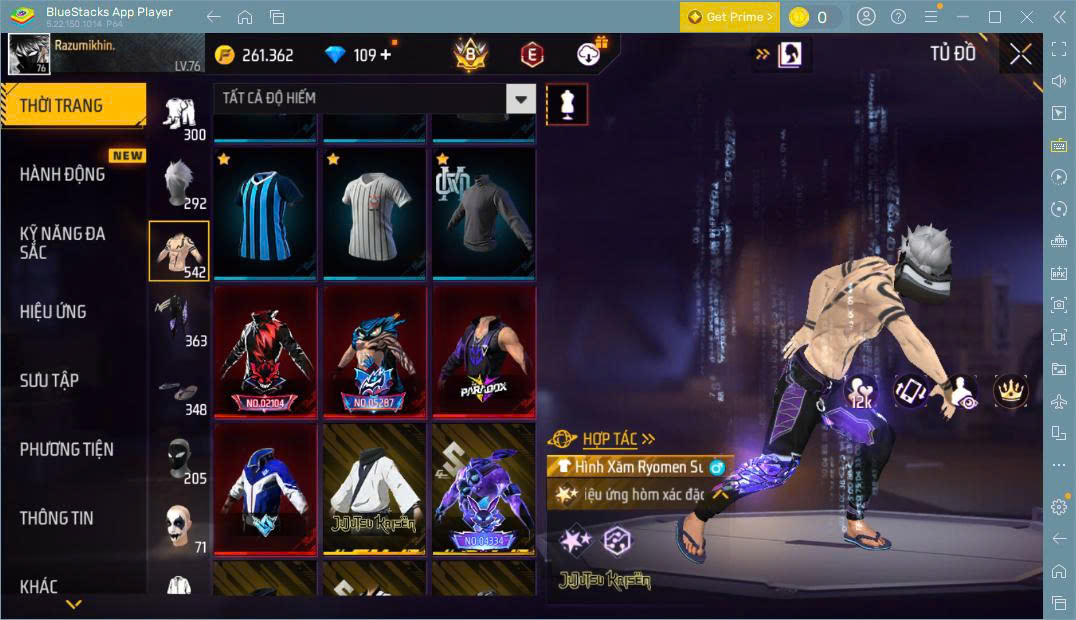Open the Tất Cả Độ Hiếm rarity dropdown
This screenshot has width=1076, height=620.
click(374, 98)
